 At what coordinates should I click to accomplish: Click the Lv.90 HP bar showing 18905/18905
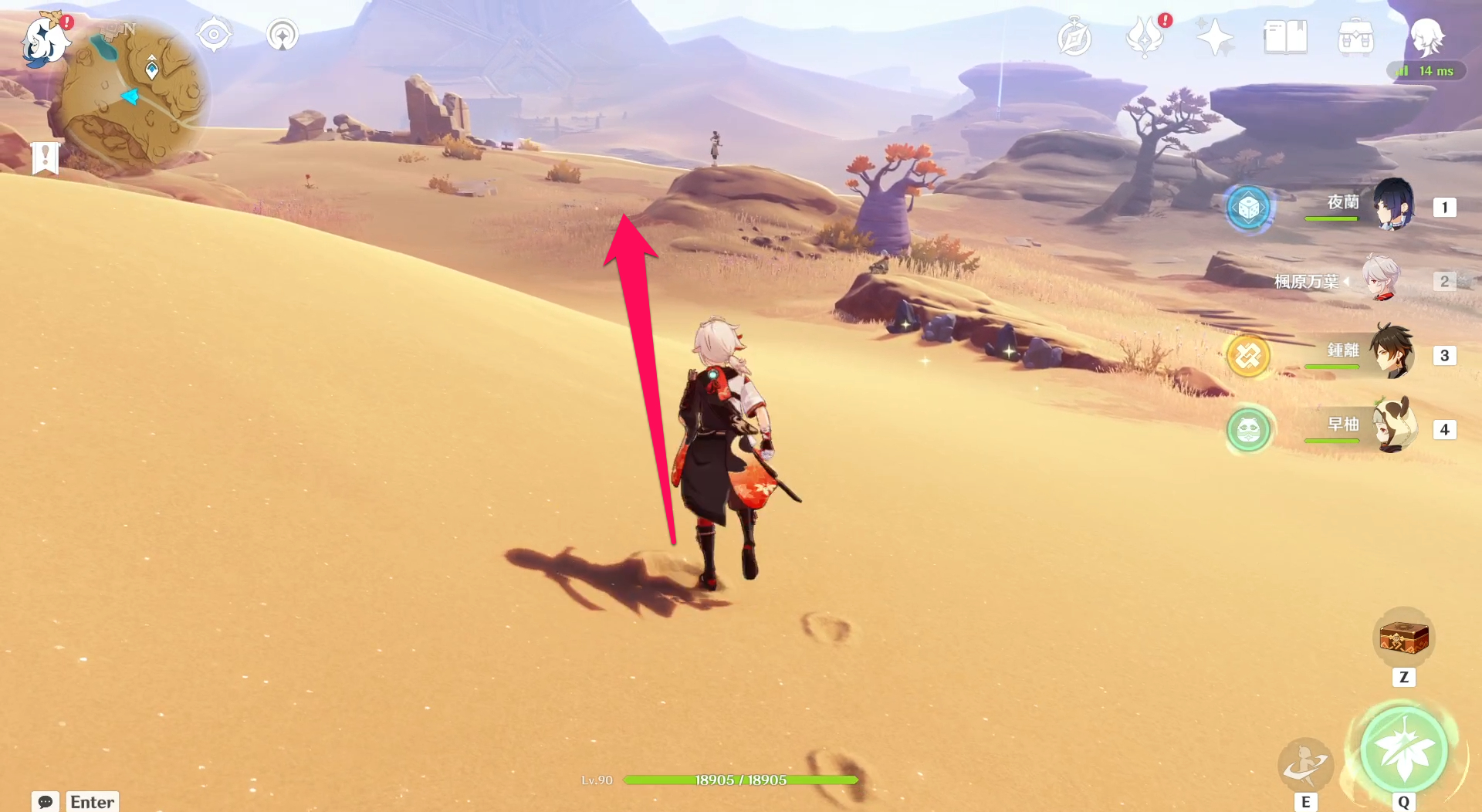[741, 780]
